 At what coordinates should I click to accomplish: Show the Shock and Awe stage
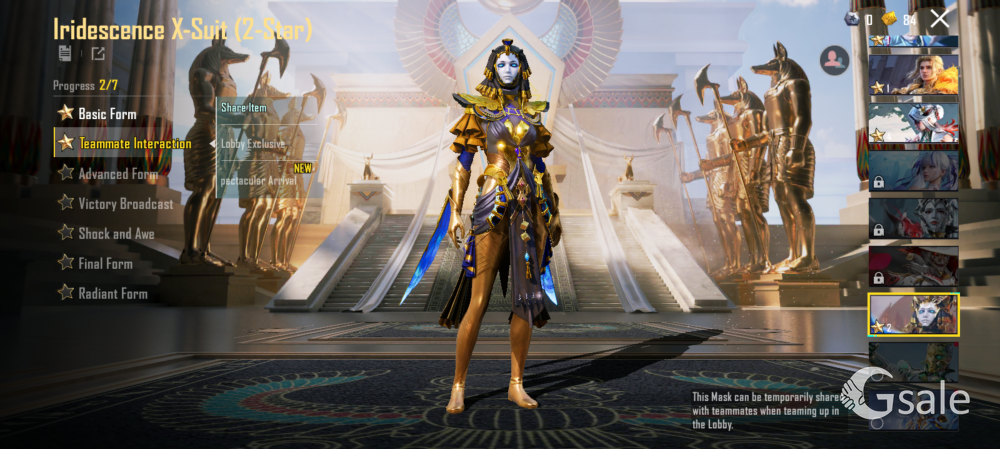[x=116, y=234]
